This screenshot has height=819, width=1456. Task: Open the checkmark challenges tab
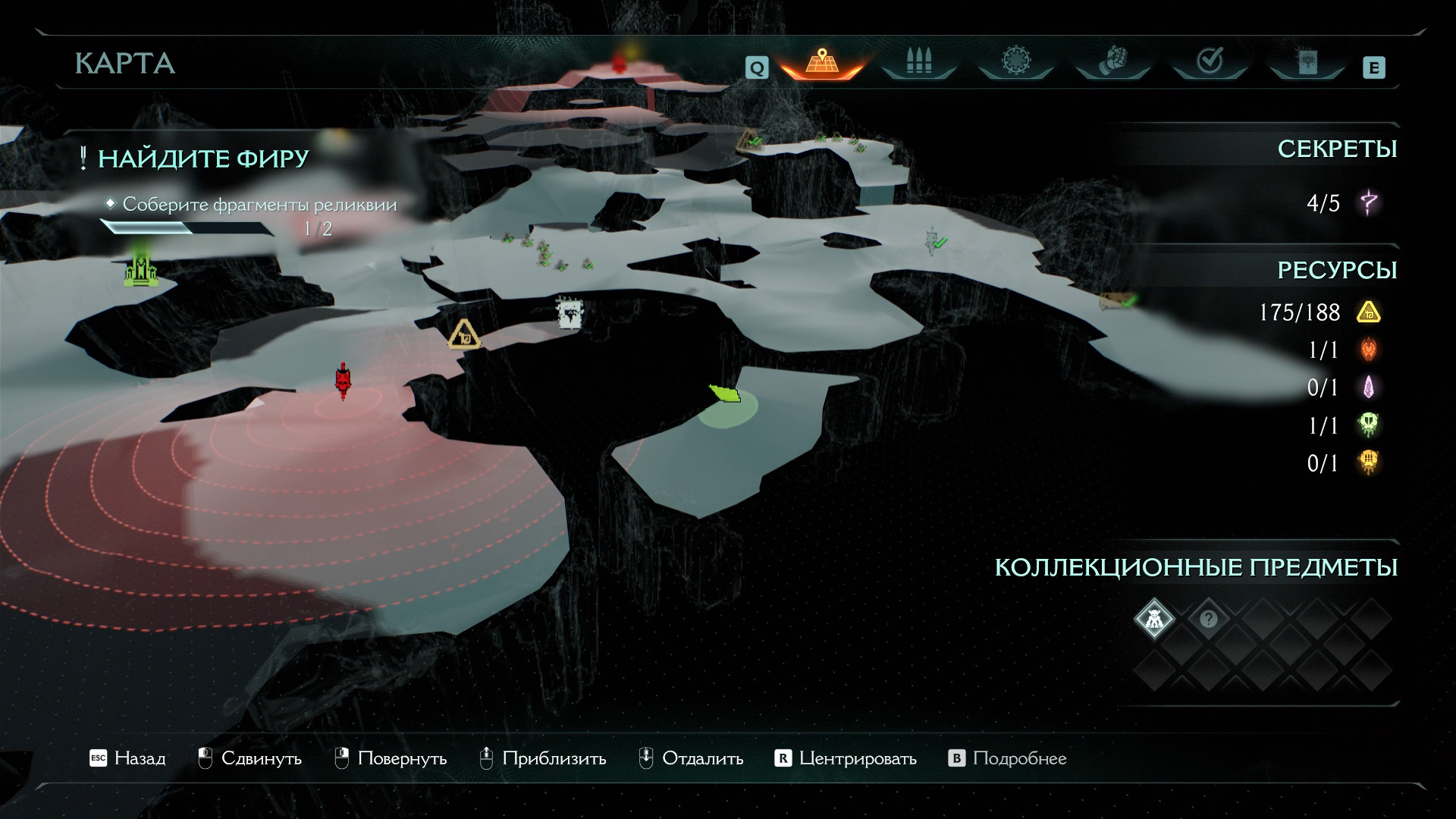coord(1210,62)
